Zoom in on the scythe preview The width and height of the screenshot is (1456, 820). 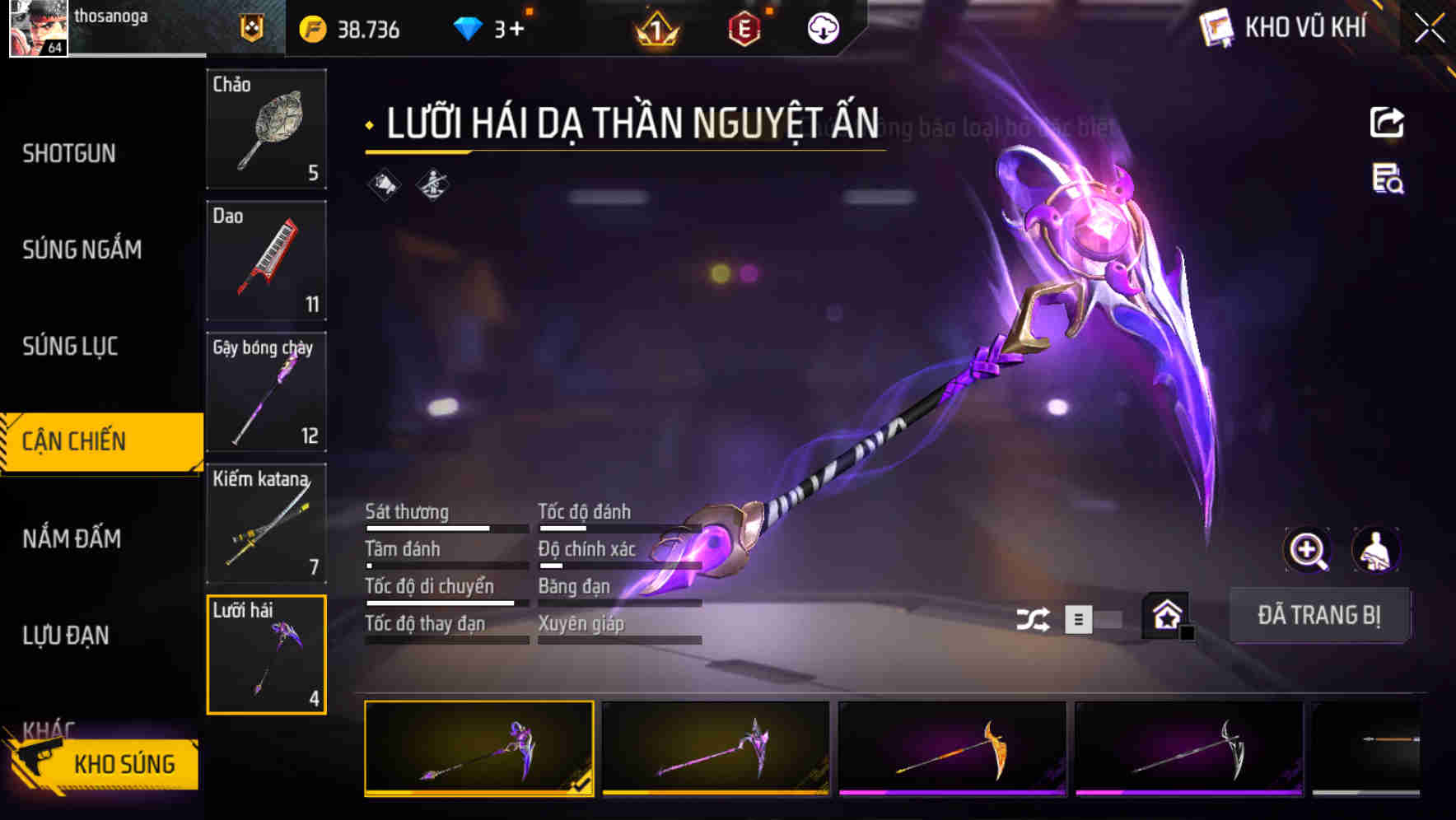[x=1309, y=550]
